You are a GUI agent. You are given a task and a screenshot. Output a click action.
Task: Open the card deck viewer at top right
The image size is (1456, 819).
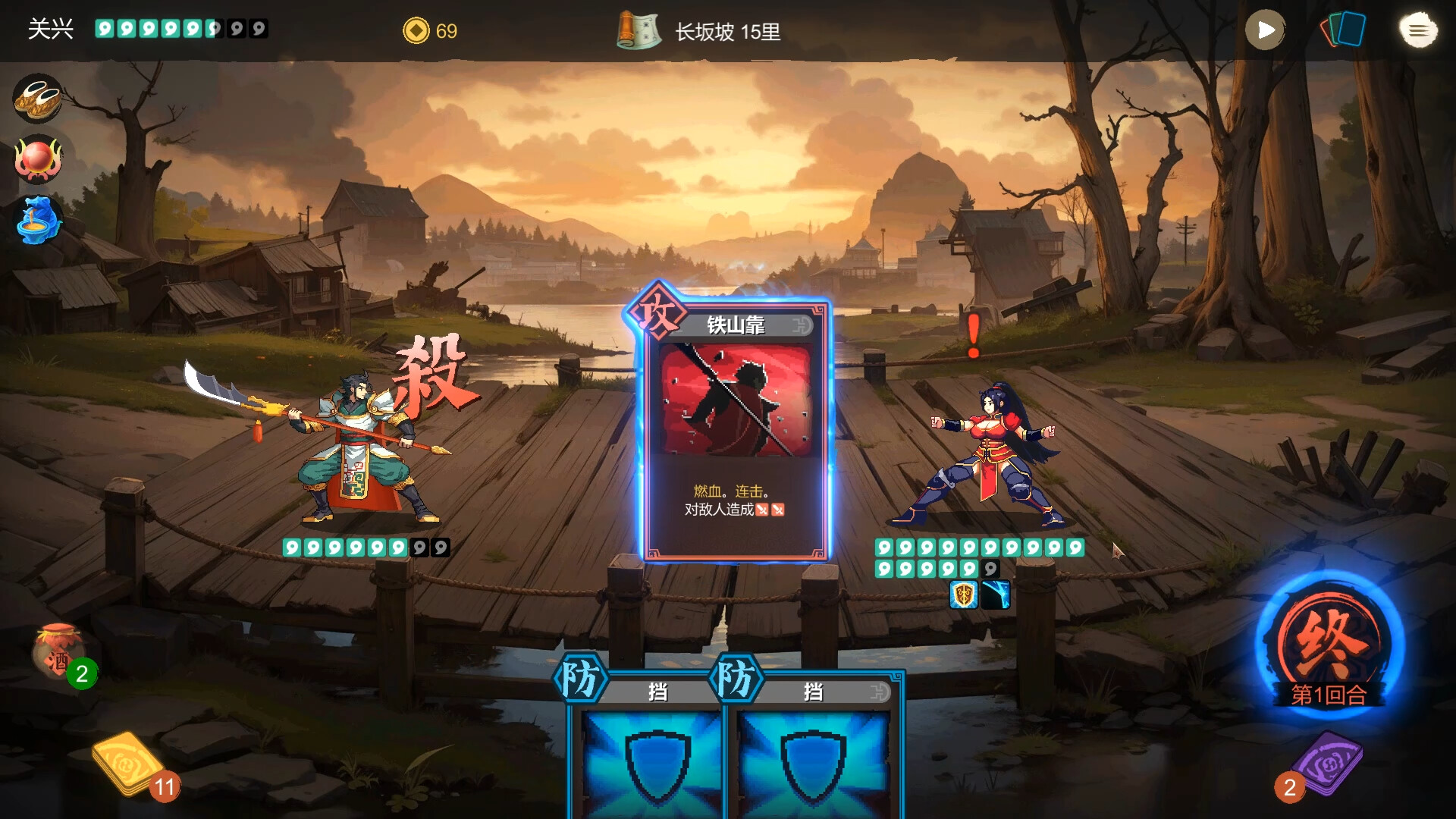click(1343, 30)
